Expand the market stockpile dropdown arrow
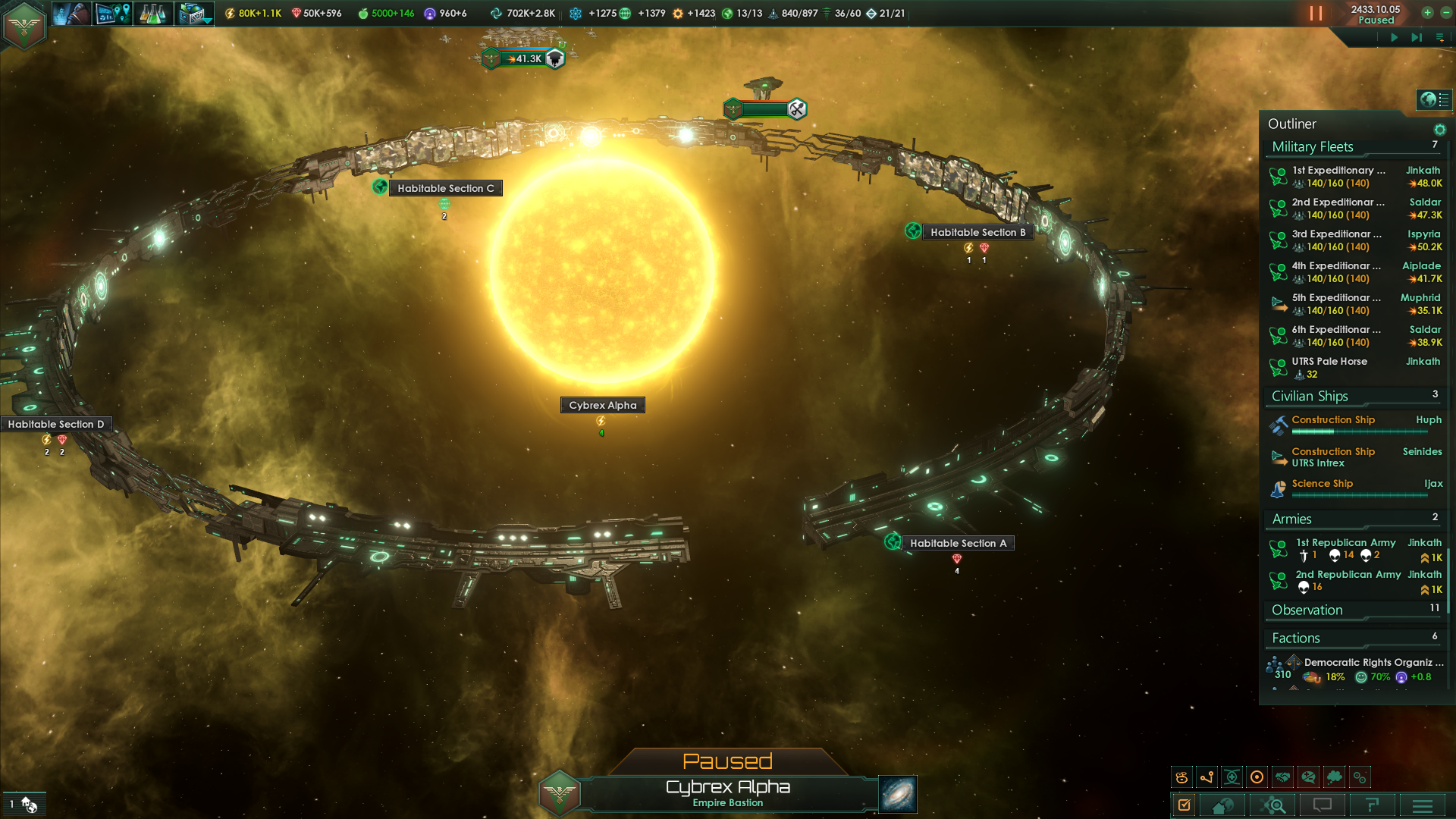 [209, 21]
